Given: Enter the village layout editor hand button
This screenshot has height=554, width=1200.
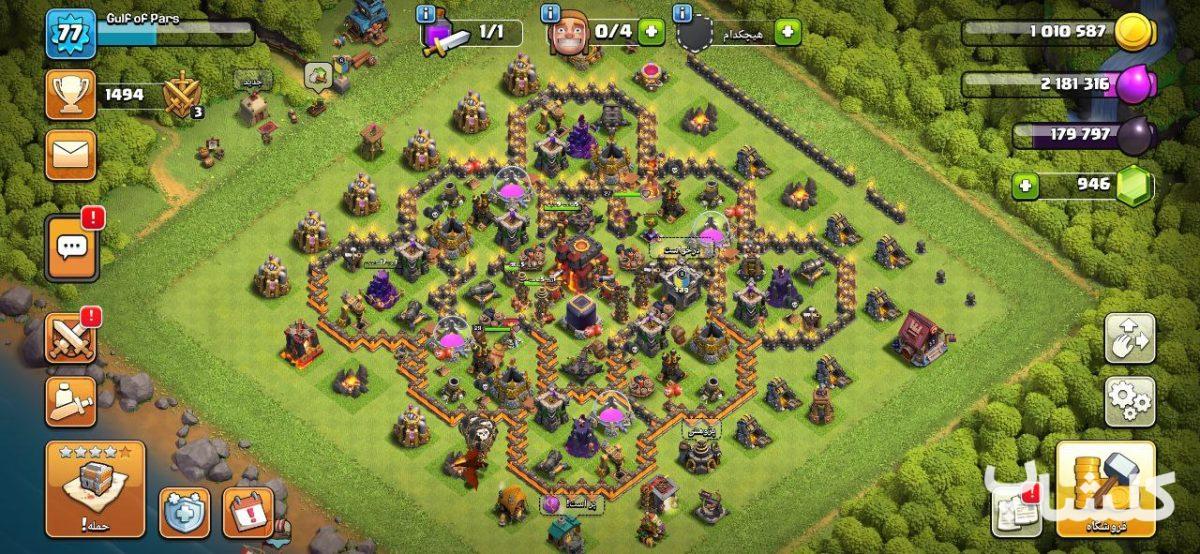Looking at the screenshot, I should coord(1129,338).
